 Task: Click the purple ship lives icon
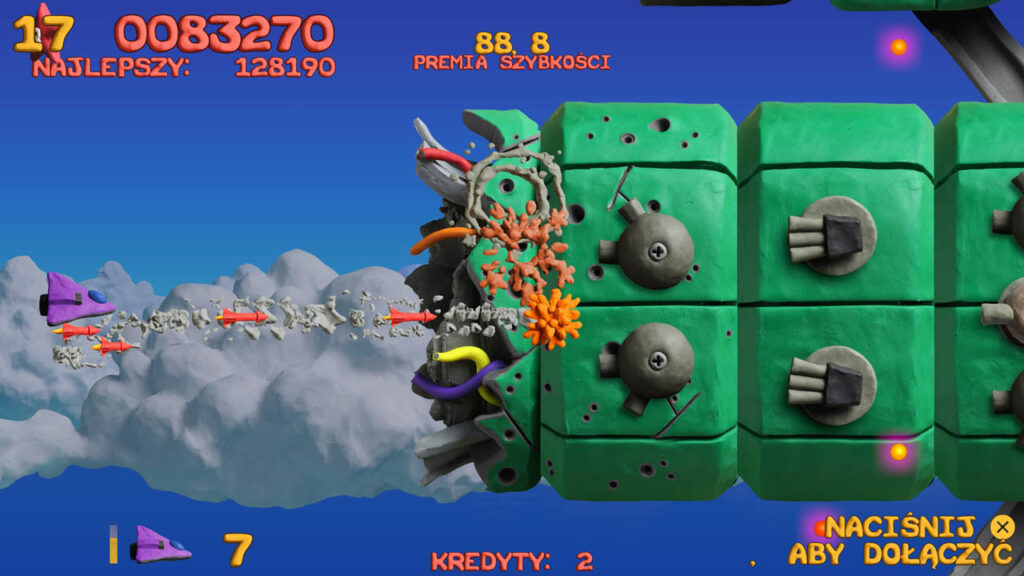pos(161,545)
